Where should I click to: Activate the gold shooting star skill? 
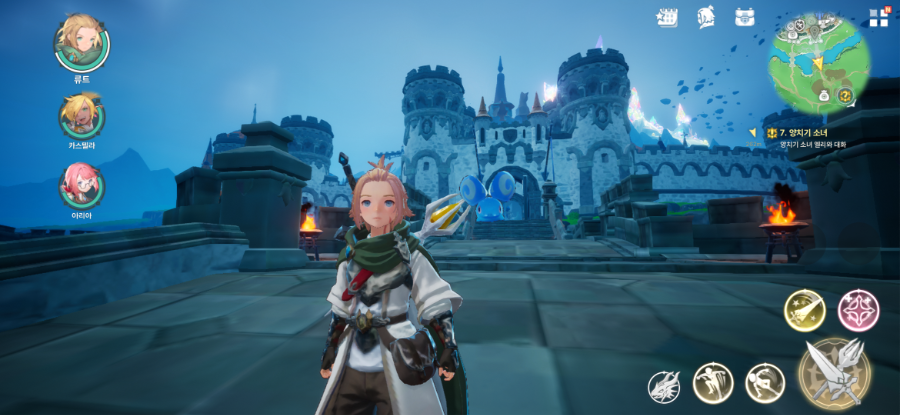804,310
